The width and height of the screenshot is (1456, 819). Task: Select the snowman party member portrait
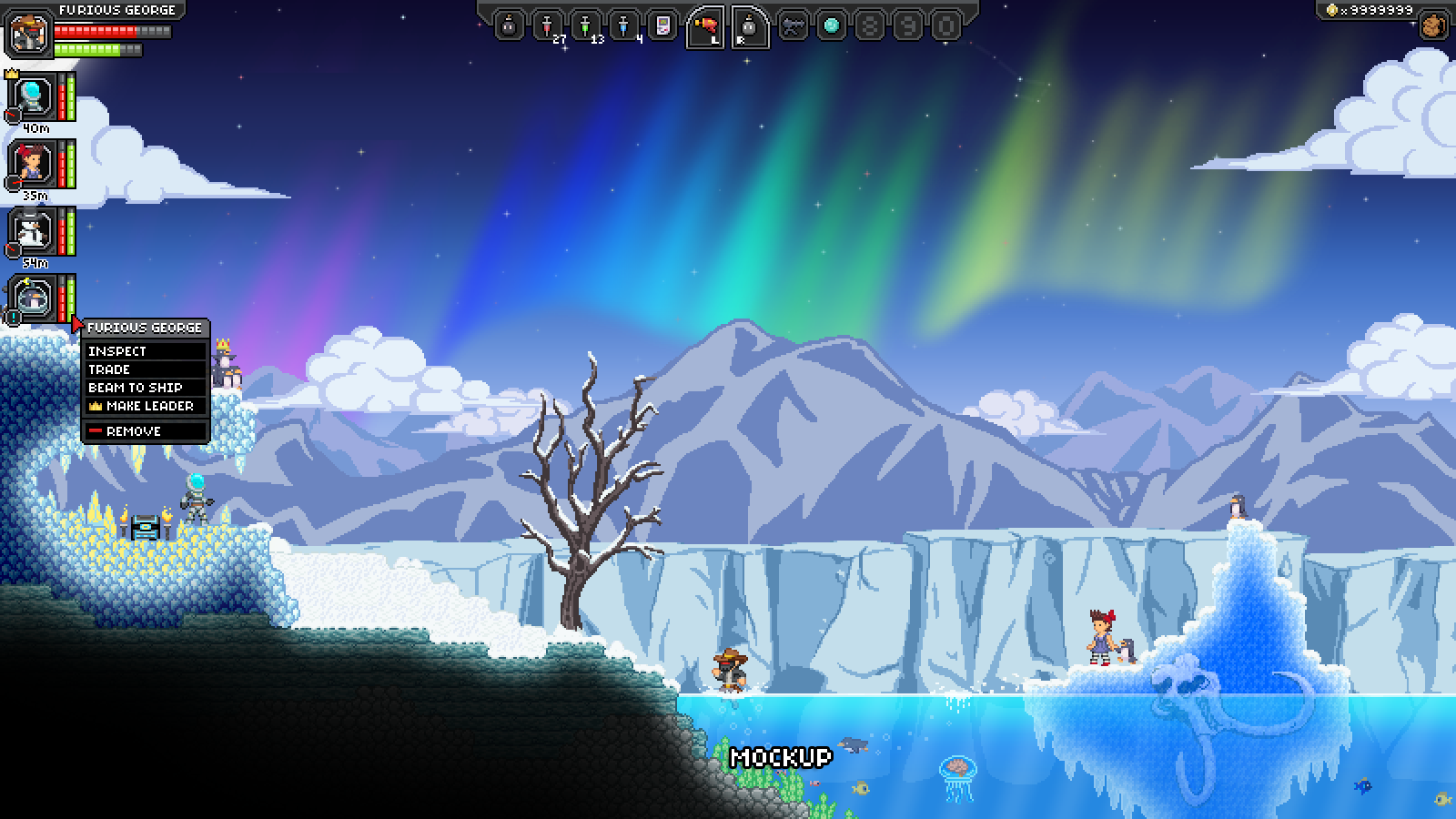point(33,232)
